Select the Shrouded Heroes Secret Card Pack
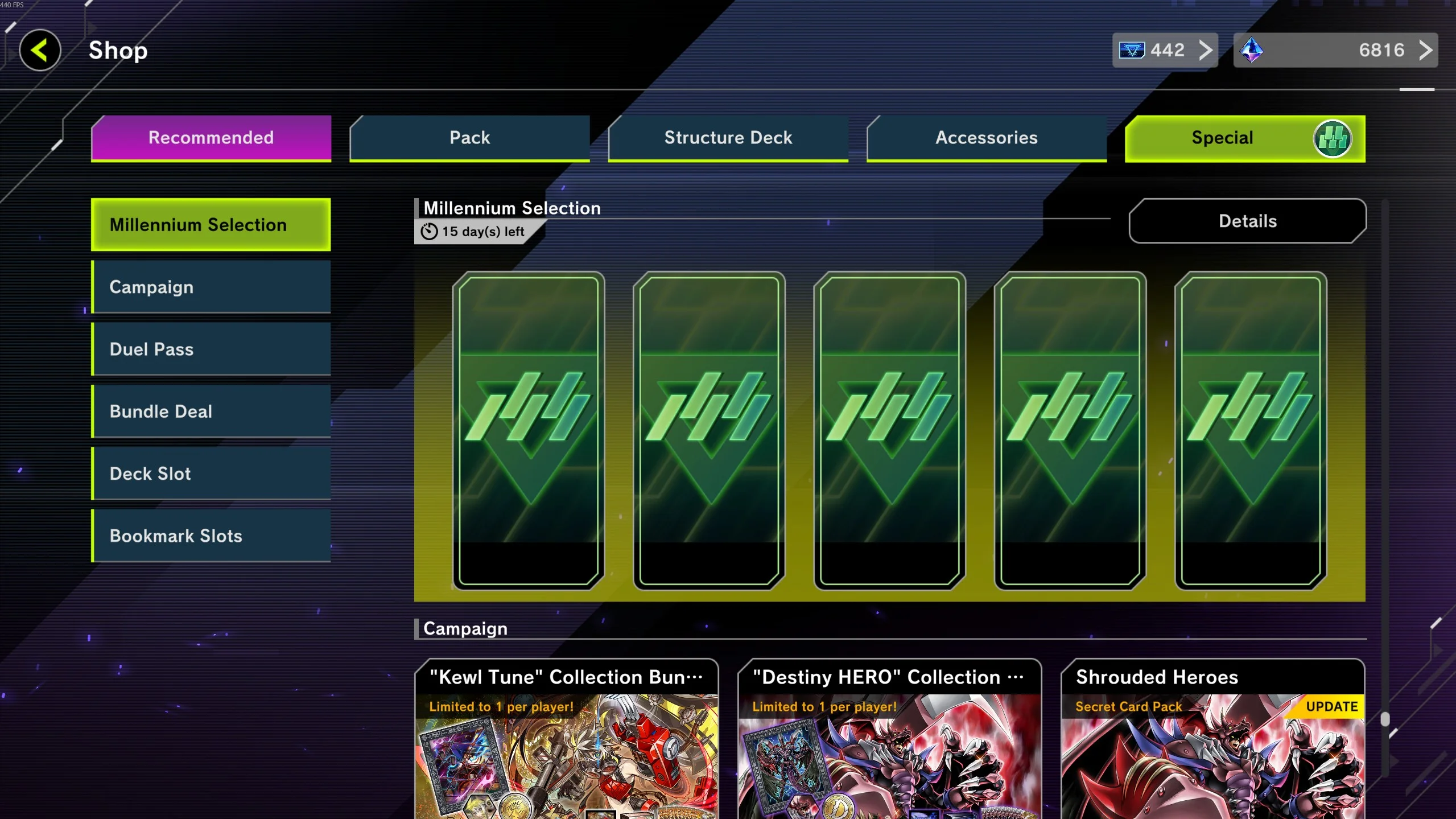 point(1212,740)
